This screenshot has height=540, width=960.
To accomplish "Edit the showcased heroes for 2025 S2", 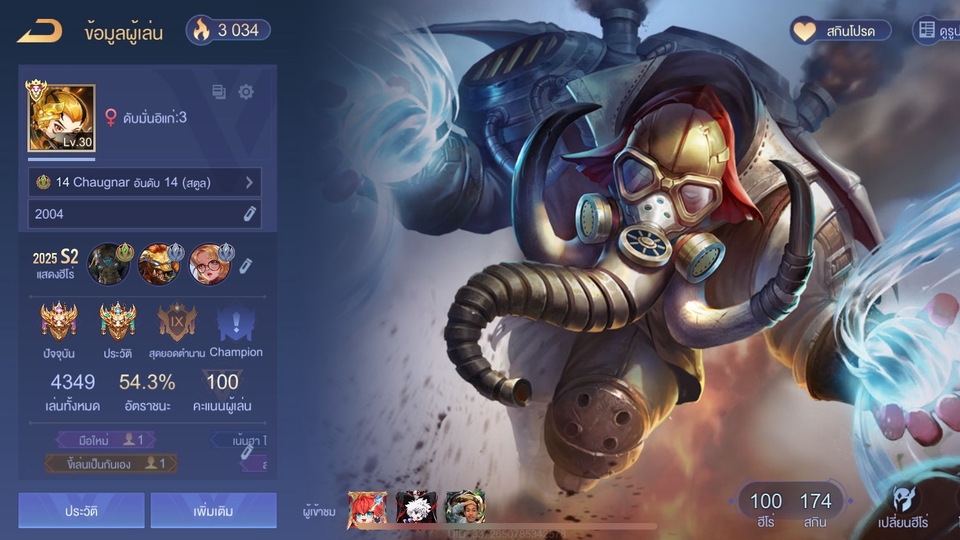I will click(x=246, y=264).
